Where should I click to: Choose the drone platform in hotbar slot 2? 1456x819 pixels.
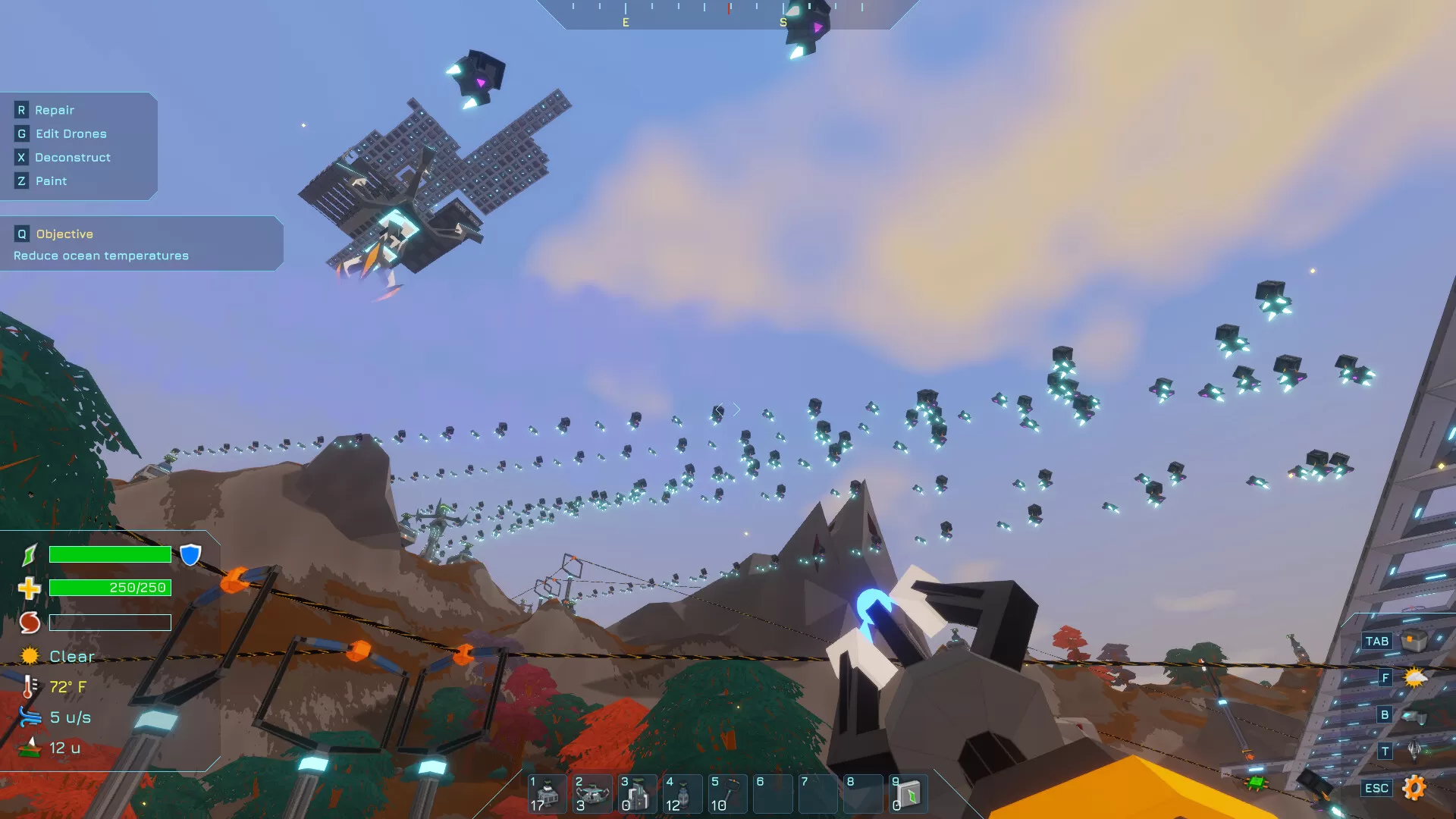592,793
